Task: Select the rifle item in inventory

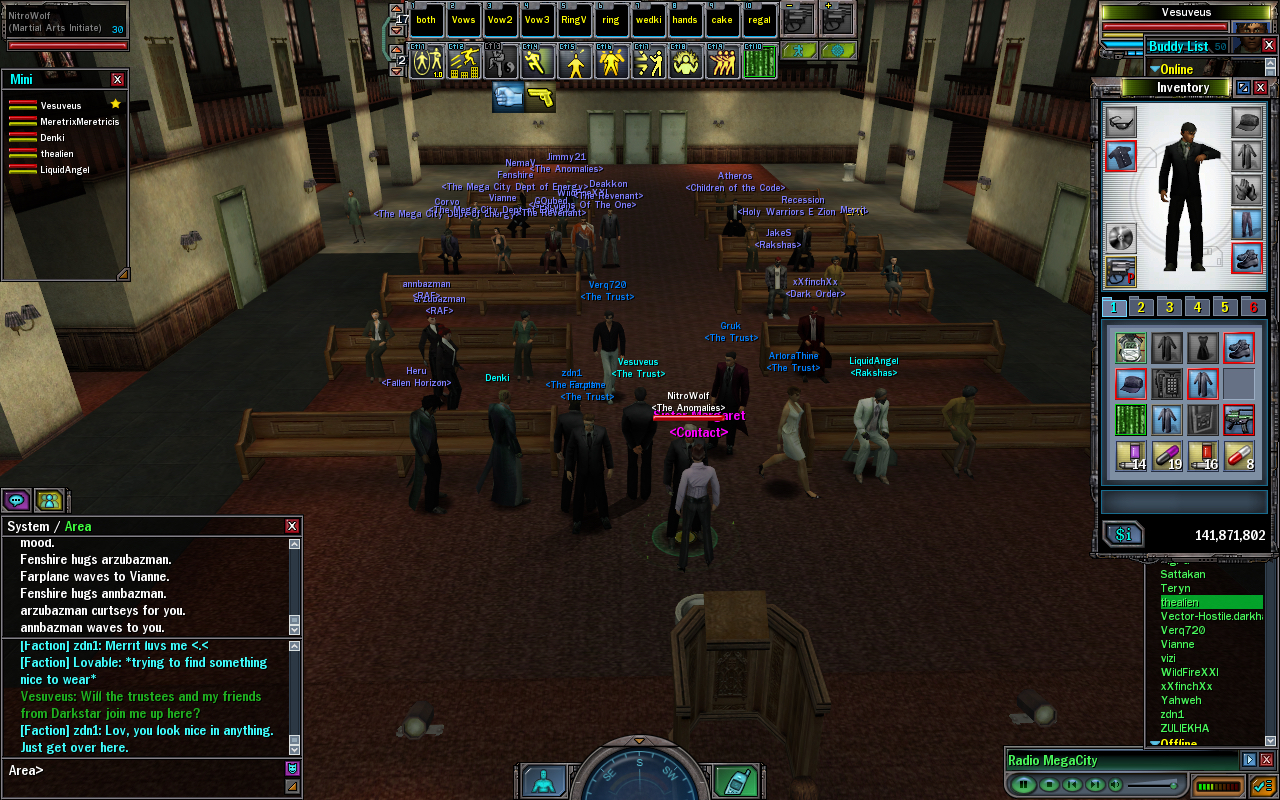Action: pyautogui.click(x=1239, y=419)
